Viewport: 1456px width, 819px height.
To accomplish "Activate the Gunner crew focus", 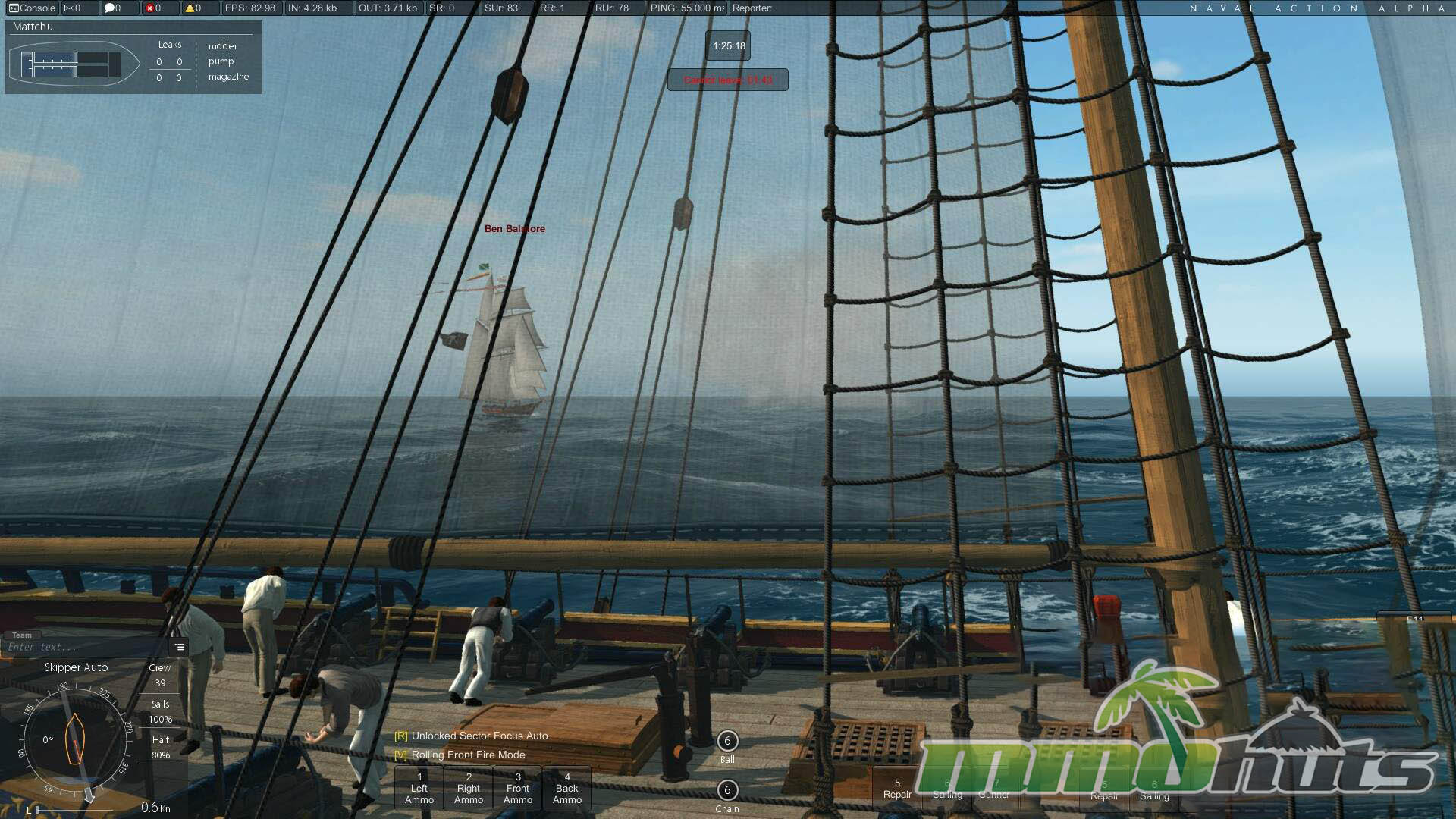I will pos(994,789).
